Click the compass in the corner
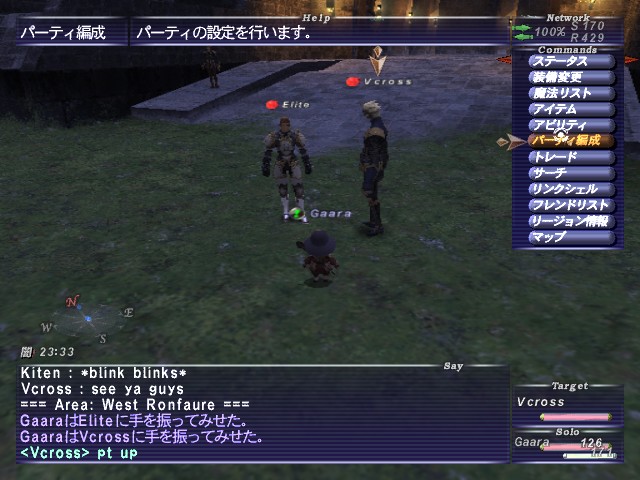Image resolution: width=640 pixels, height=480 pixels. point(88,318)
